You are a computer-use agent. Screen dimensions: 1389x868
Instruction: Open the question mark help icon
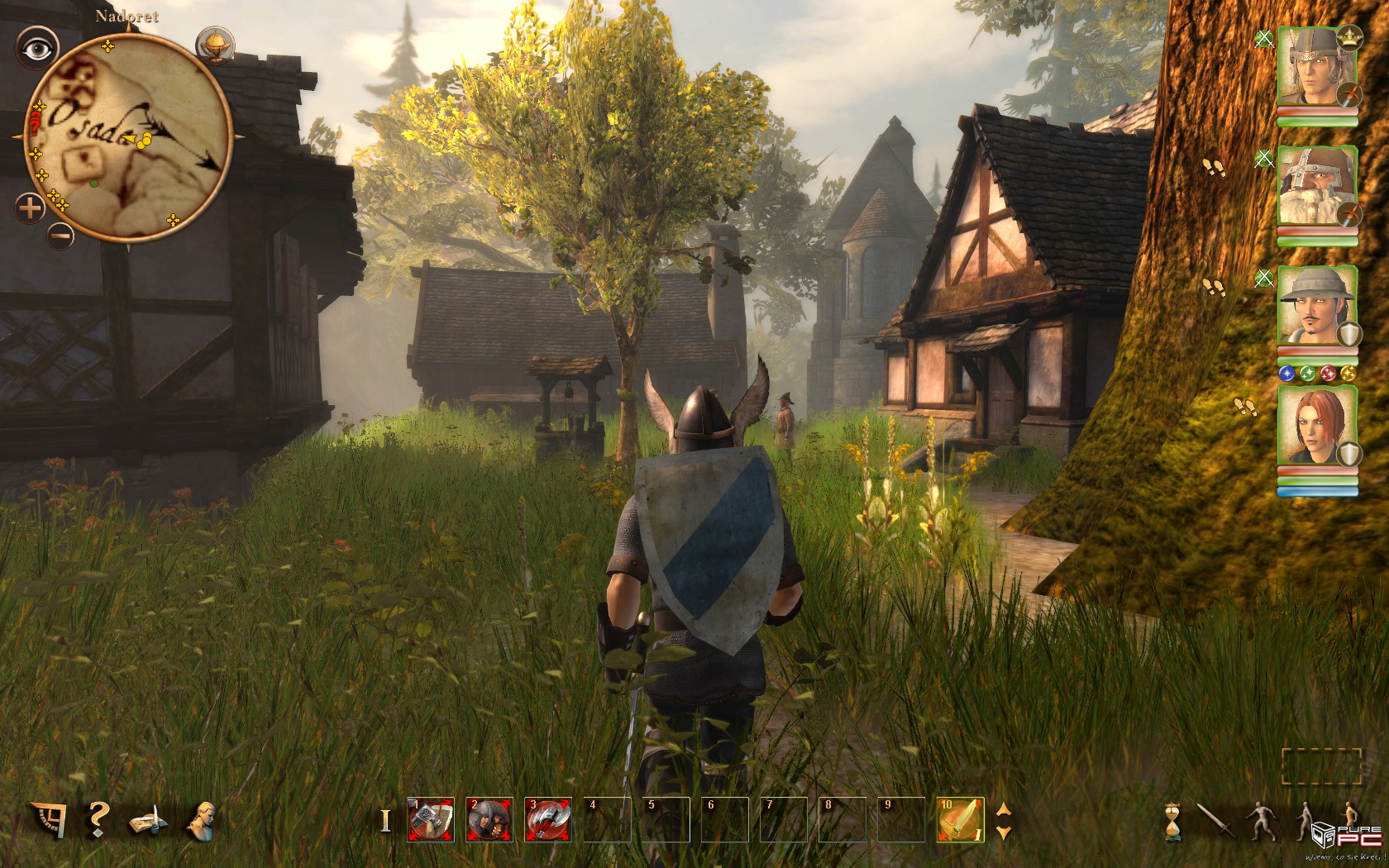(x=98, y=819)
